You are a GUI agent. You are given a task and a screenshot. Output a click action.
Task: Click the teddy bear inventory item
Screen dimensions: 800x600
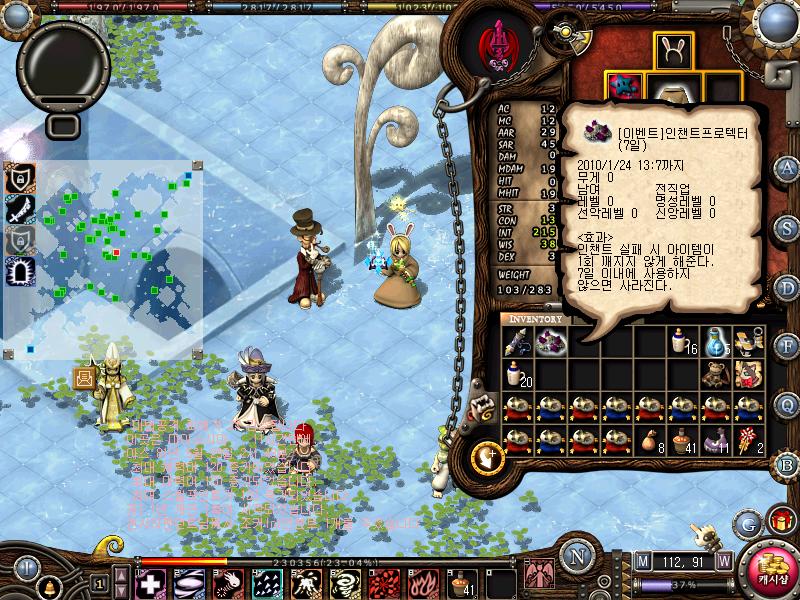coord(715,374)
